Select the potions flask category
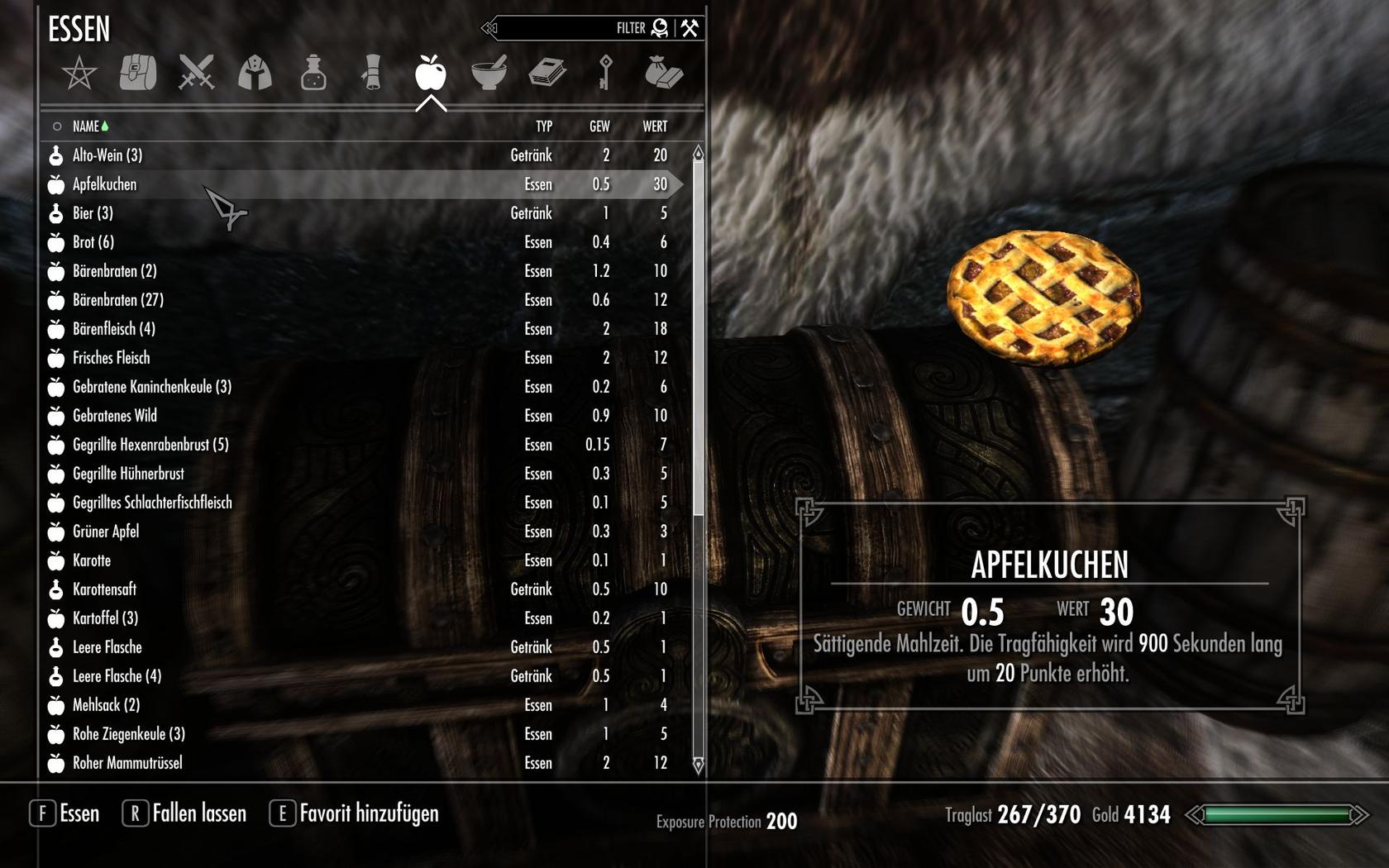This screenshot has width=1389, height=868. pos(313,73)
